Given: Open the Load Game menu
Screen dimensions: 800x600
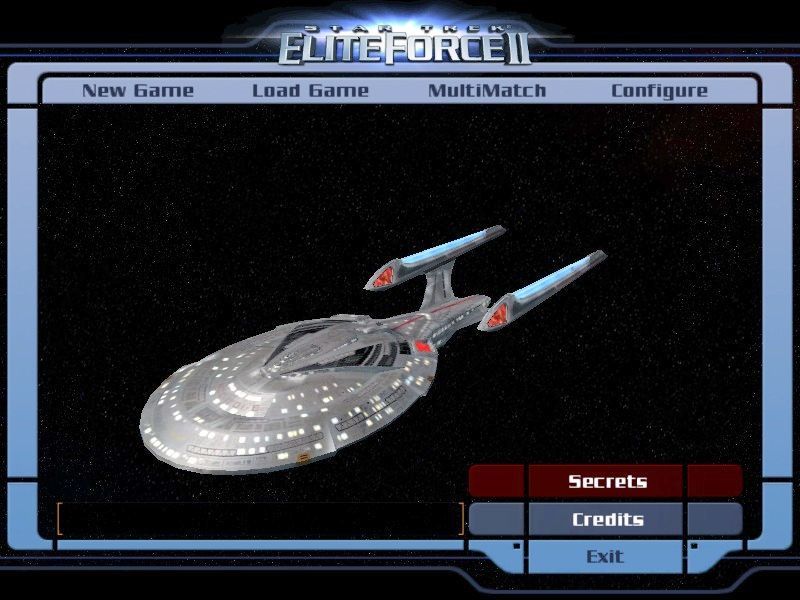Looking at the screenshot, I should pos(310,91).
